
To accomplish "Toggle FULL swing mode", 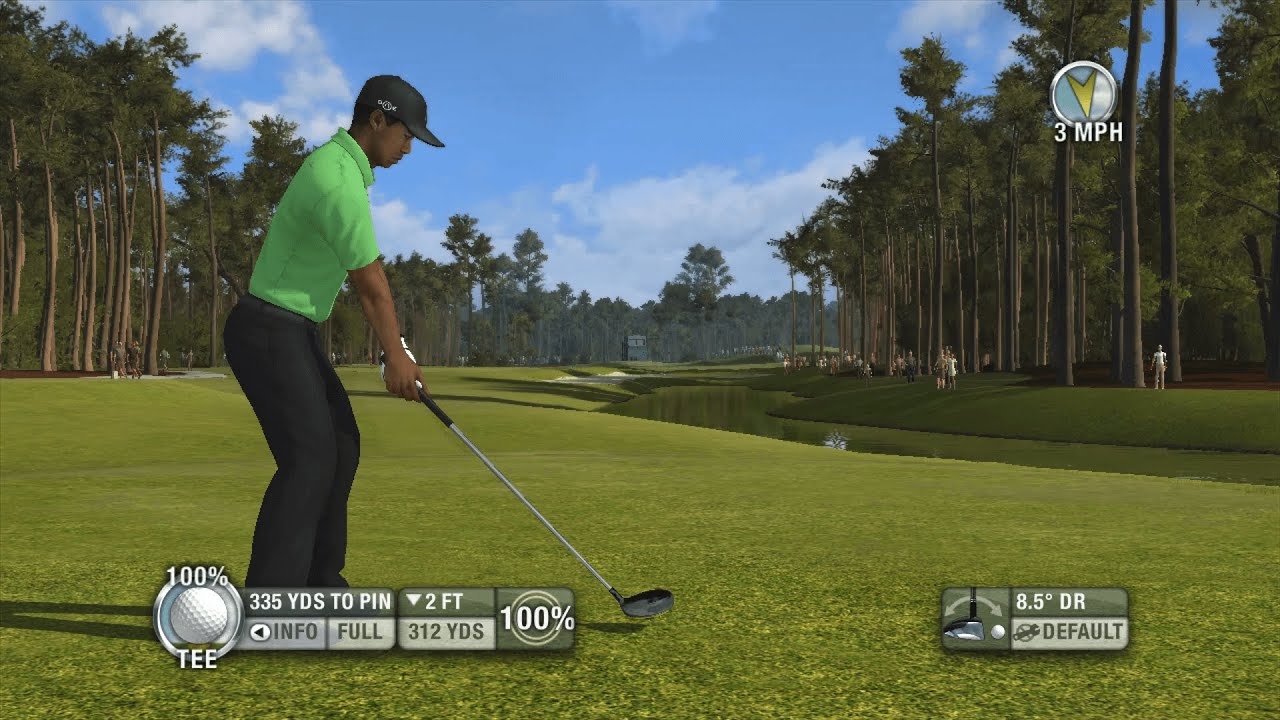I will click(360, 631).
